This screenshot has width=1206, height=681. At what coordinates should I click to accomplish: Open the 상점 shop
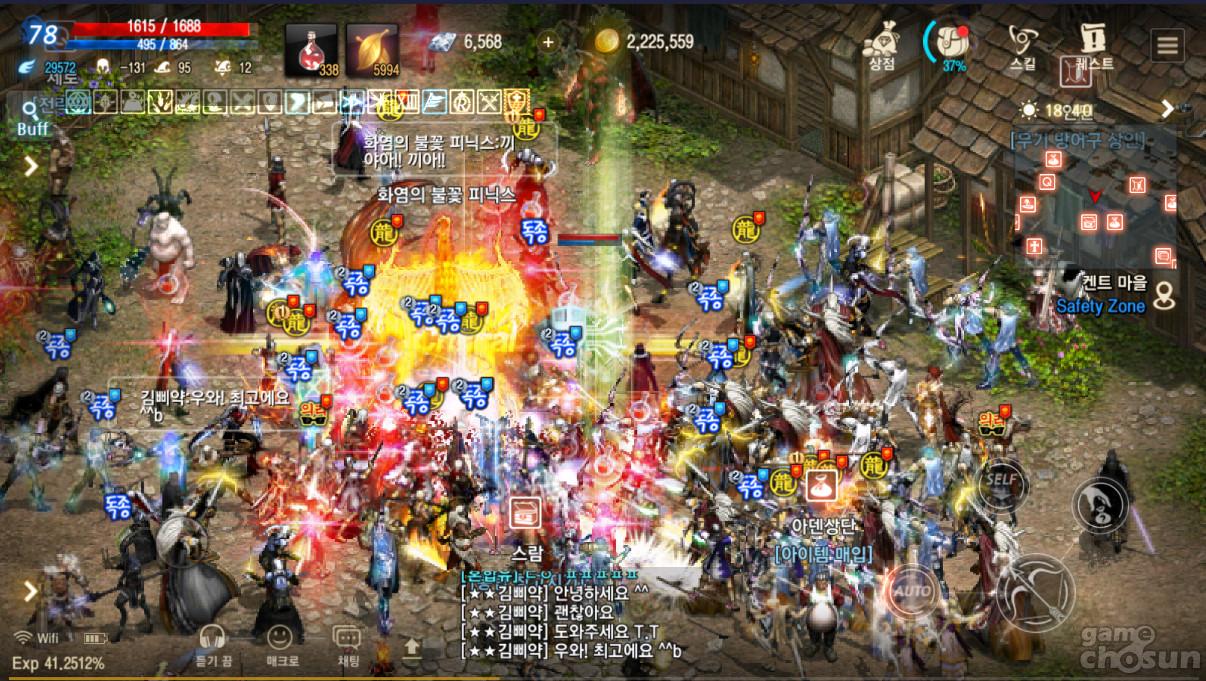click(x=881, y=45)
